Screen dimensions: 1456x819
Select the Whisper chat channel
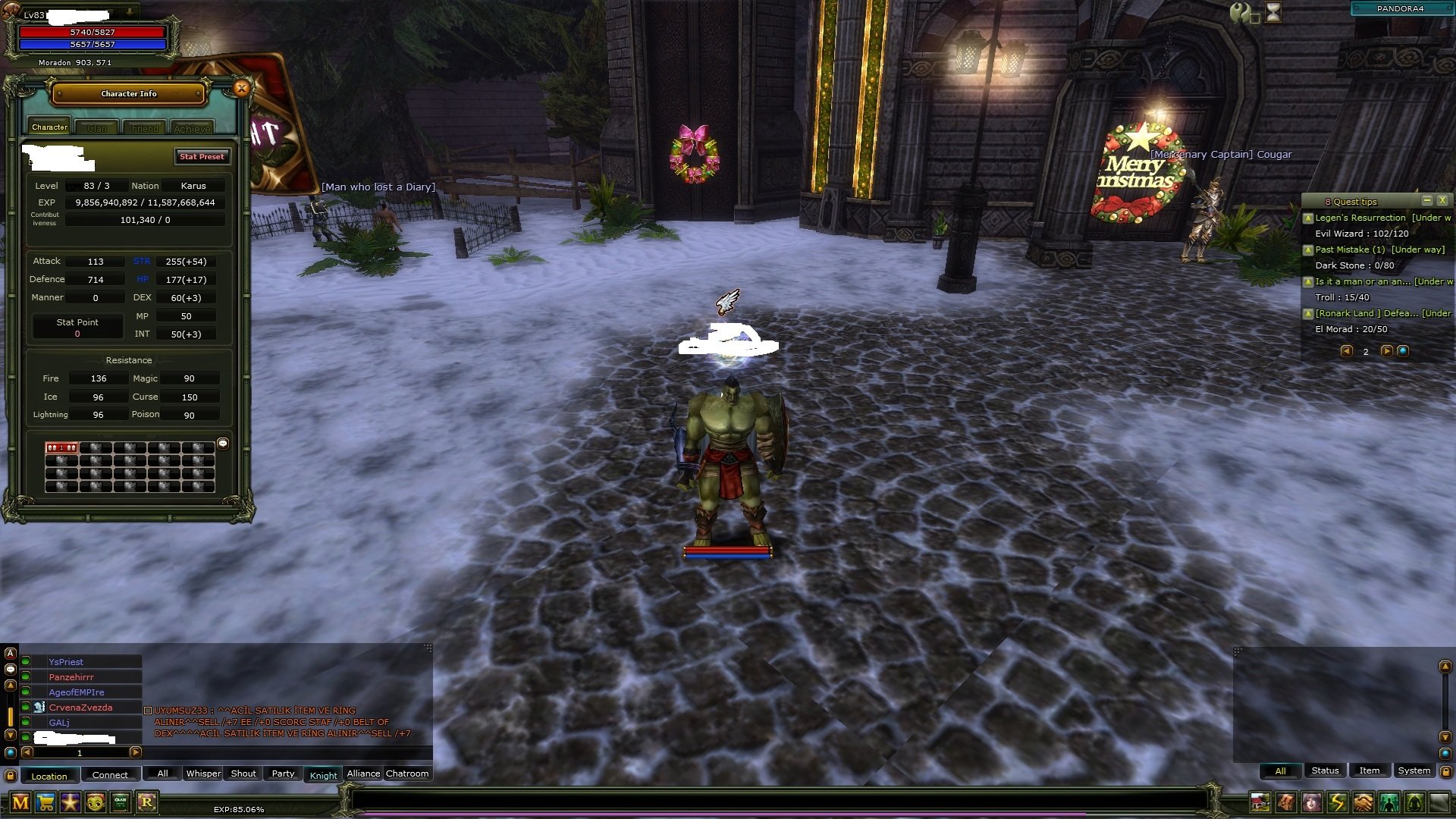tap(203, 773)
